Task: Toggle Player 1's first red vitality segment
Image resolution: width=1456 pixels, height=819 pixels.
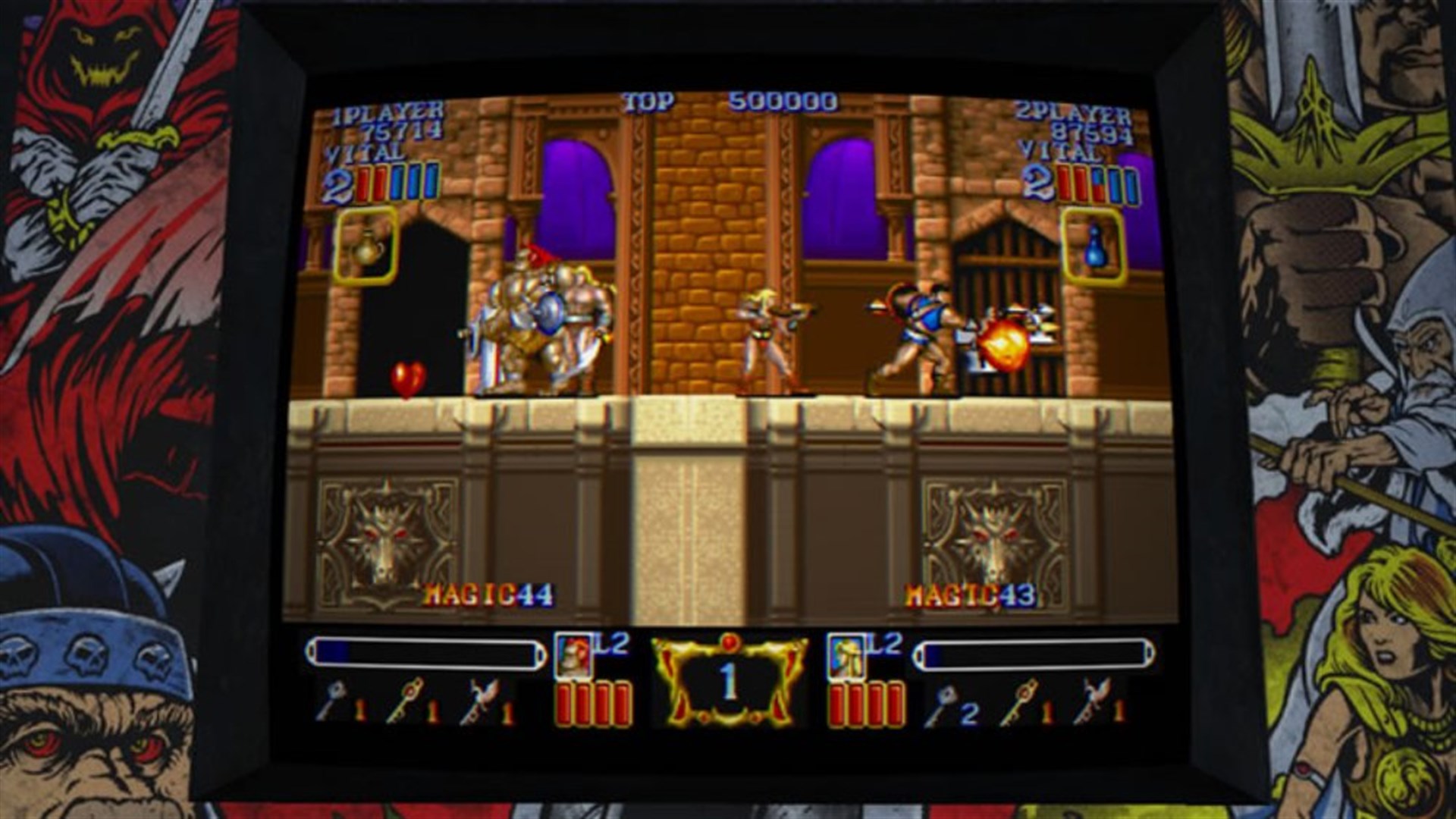Action: (x=365, y=181)
